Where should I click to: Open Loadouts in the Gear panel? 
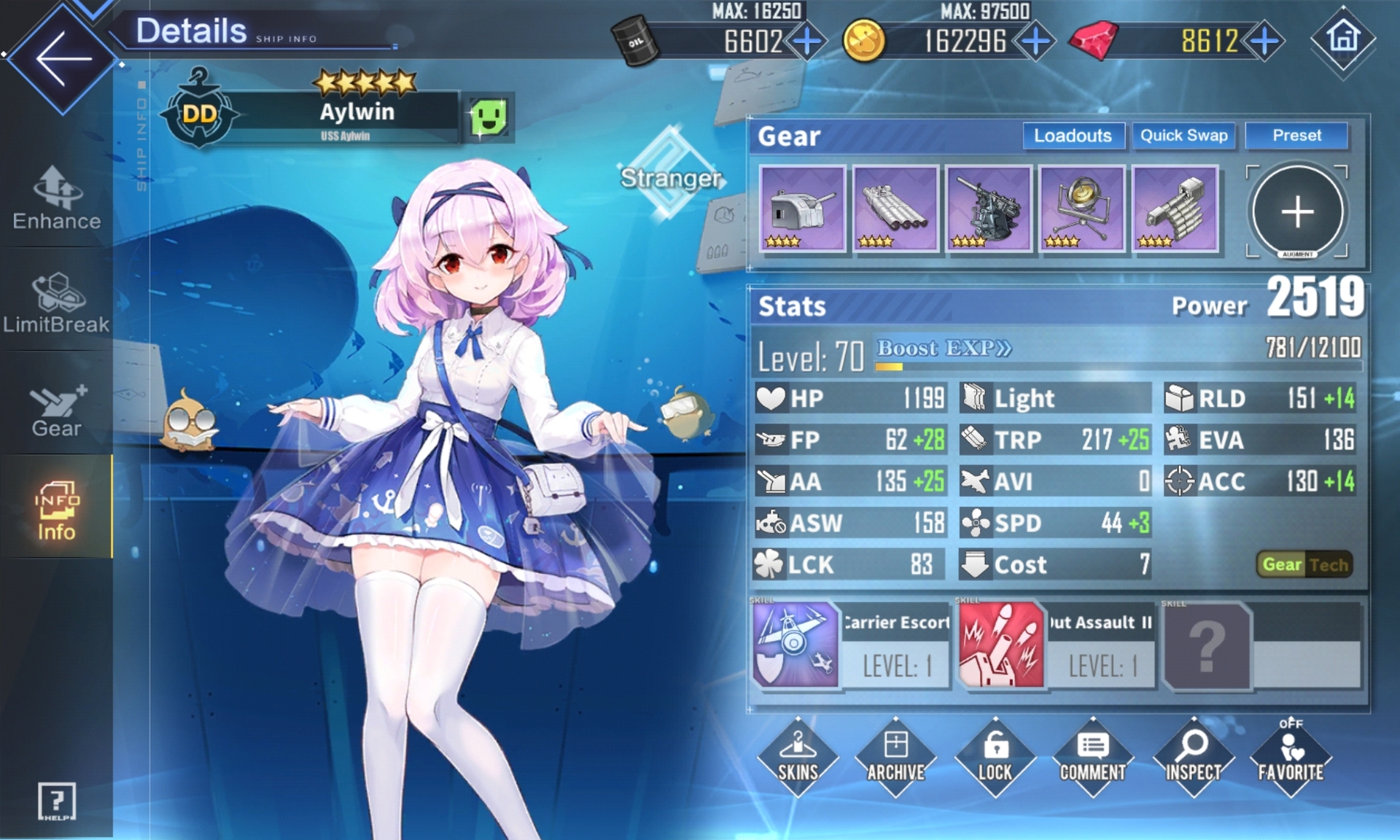click(x=1073, y=136)
